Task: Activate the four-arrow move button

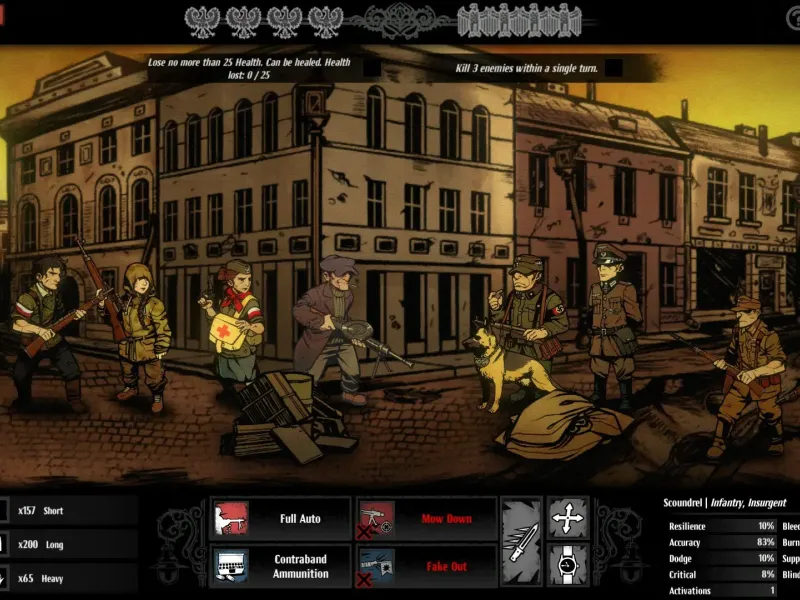Action: pyautogui.click(x=567, y=519)
